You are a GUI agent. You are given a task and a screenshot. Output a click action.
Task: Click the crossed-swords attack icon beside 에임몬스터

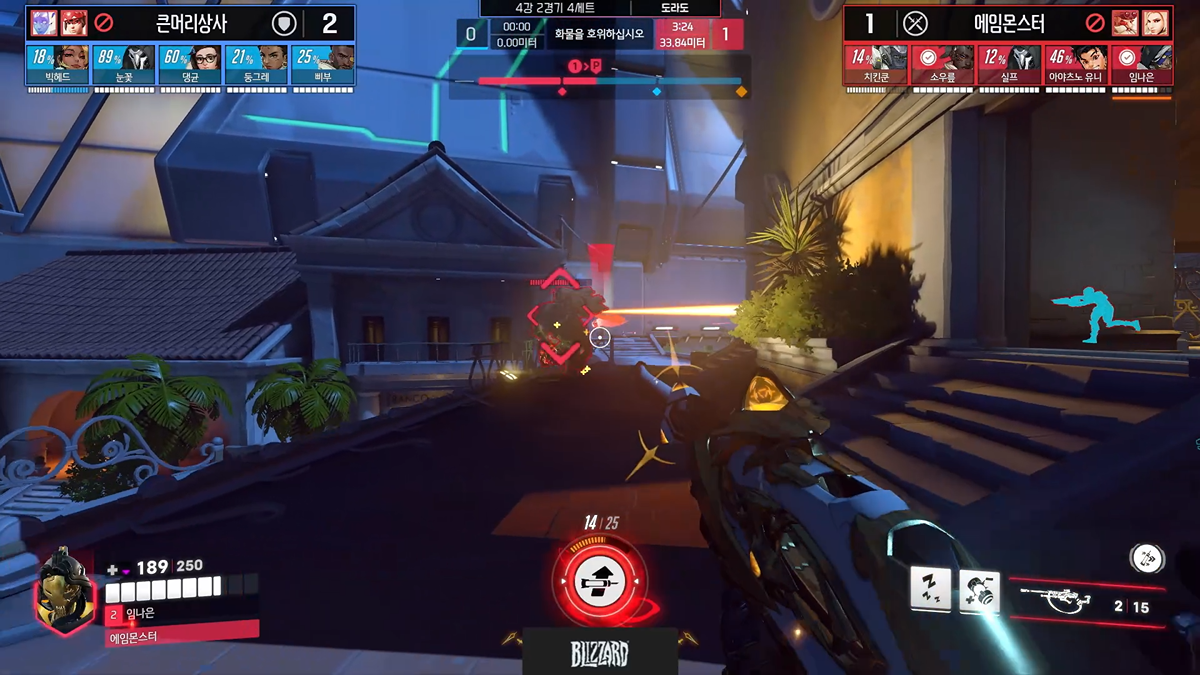tap(915, 24)
